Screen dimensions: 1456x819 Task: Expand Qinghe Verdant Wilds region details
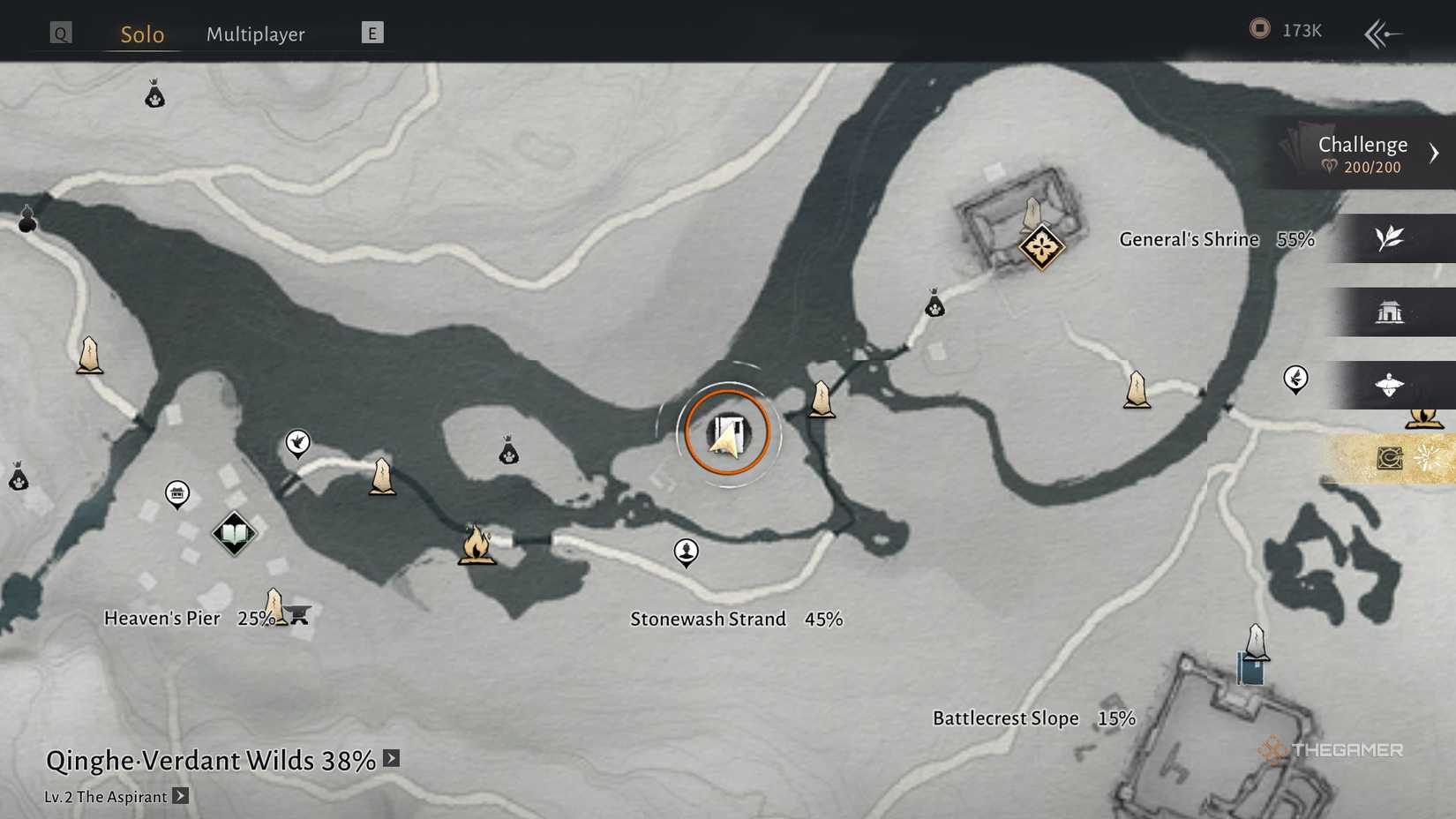391,757
